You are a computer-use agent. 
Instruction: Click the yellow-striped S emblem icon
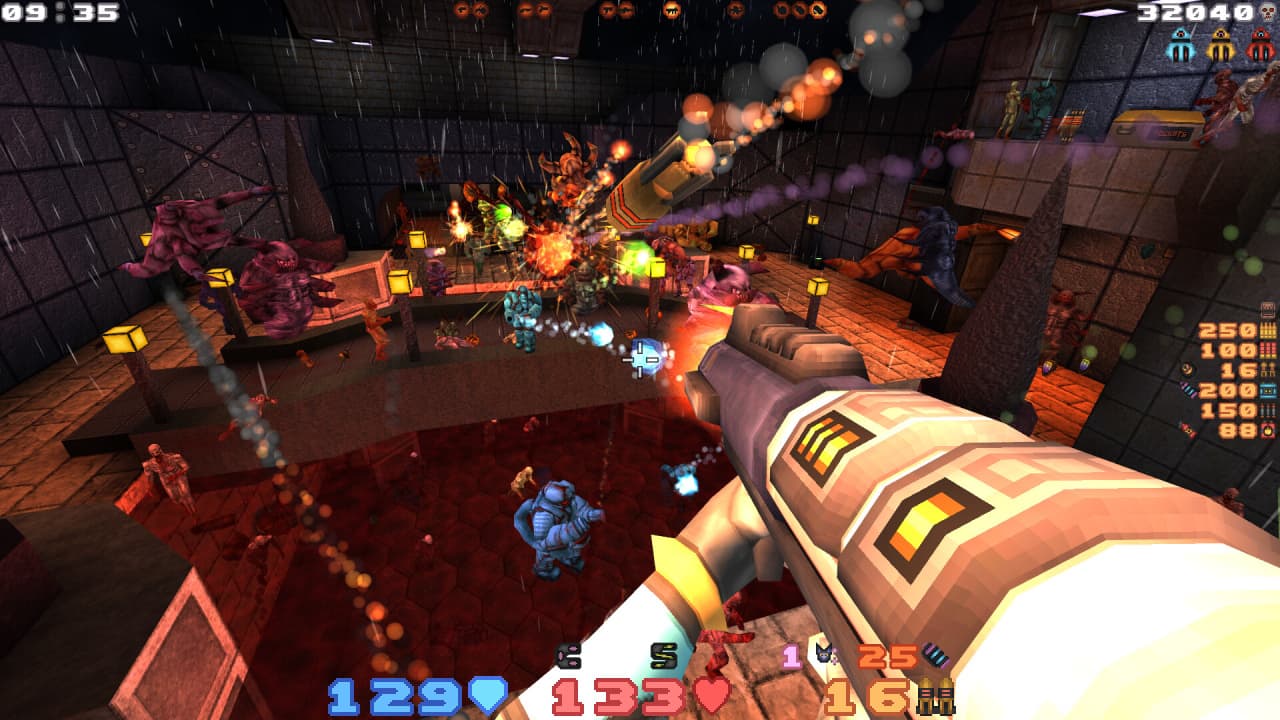pyautogui.click(x=663, y=656)
